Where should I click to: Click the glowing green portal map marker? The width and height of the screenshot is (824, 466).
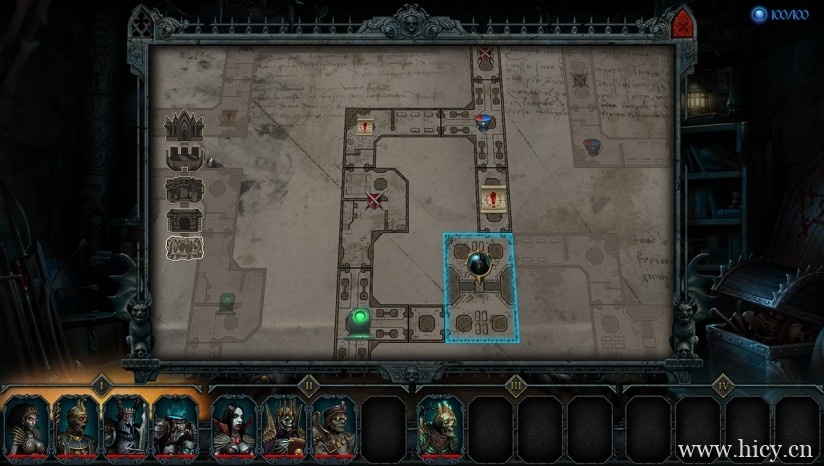pyautogui.click(x=359, y=321)
